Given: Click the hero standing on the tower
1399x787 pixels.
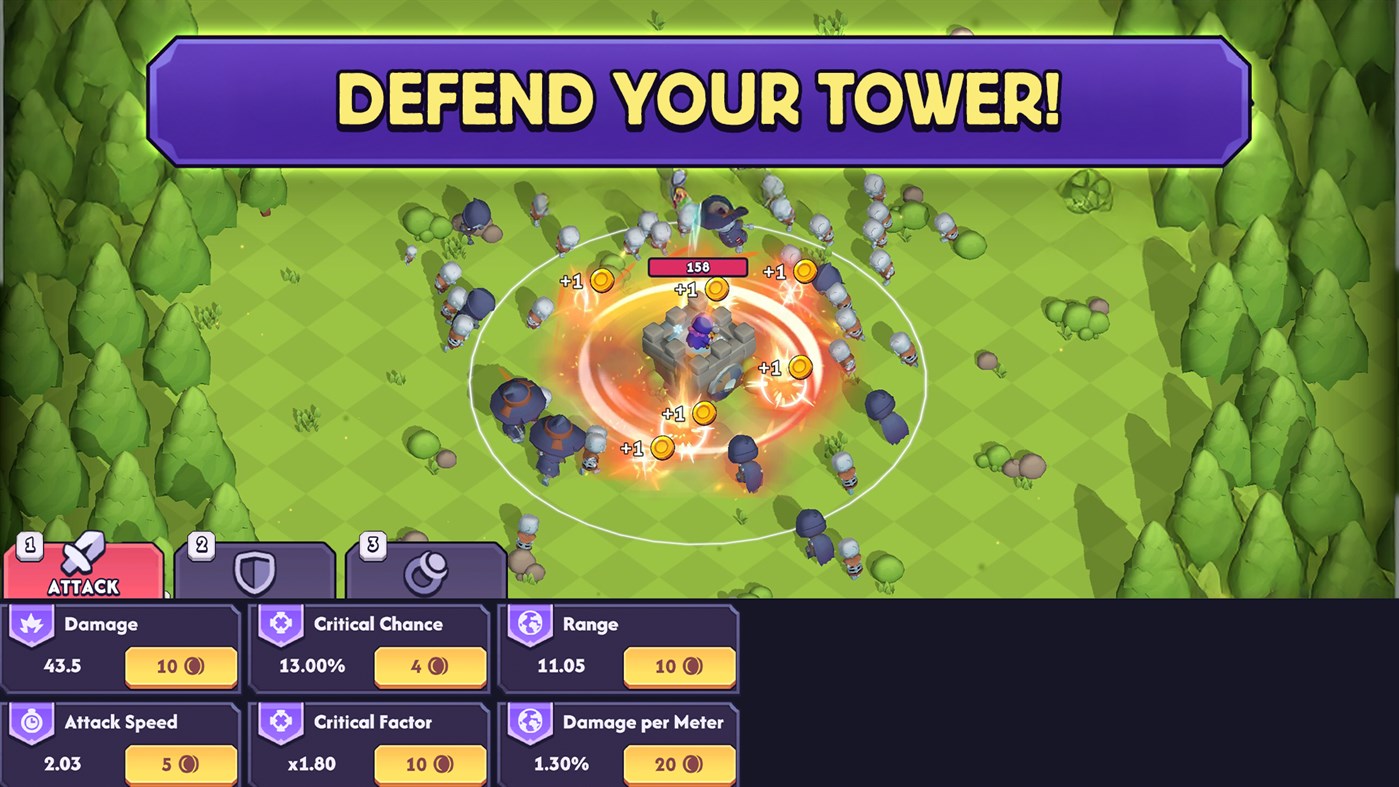Looking at the screenshot, I should 703,330.
